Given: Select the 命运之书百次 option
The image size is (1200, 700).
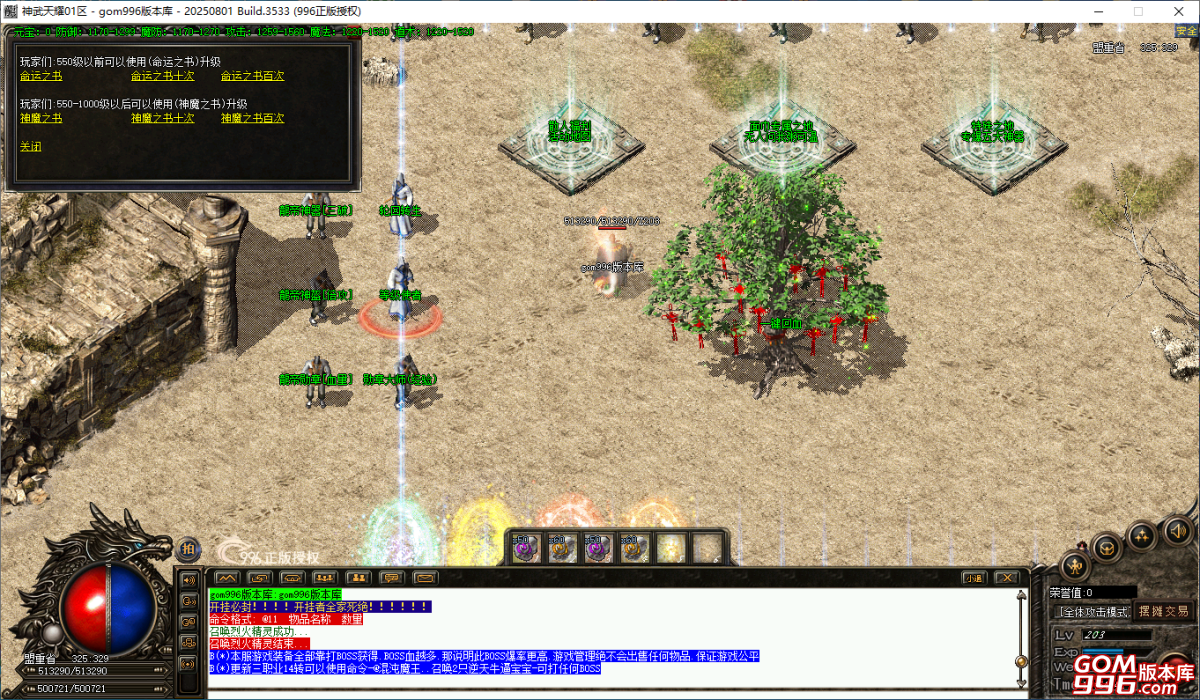Looking at the screenshot, I should tap(252, 76).
